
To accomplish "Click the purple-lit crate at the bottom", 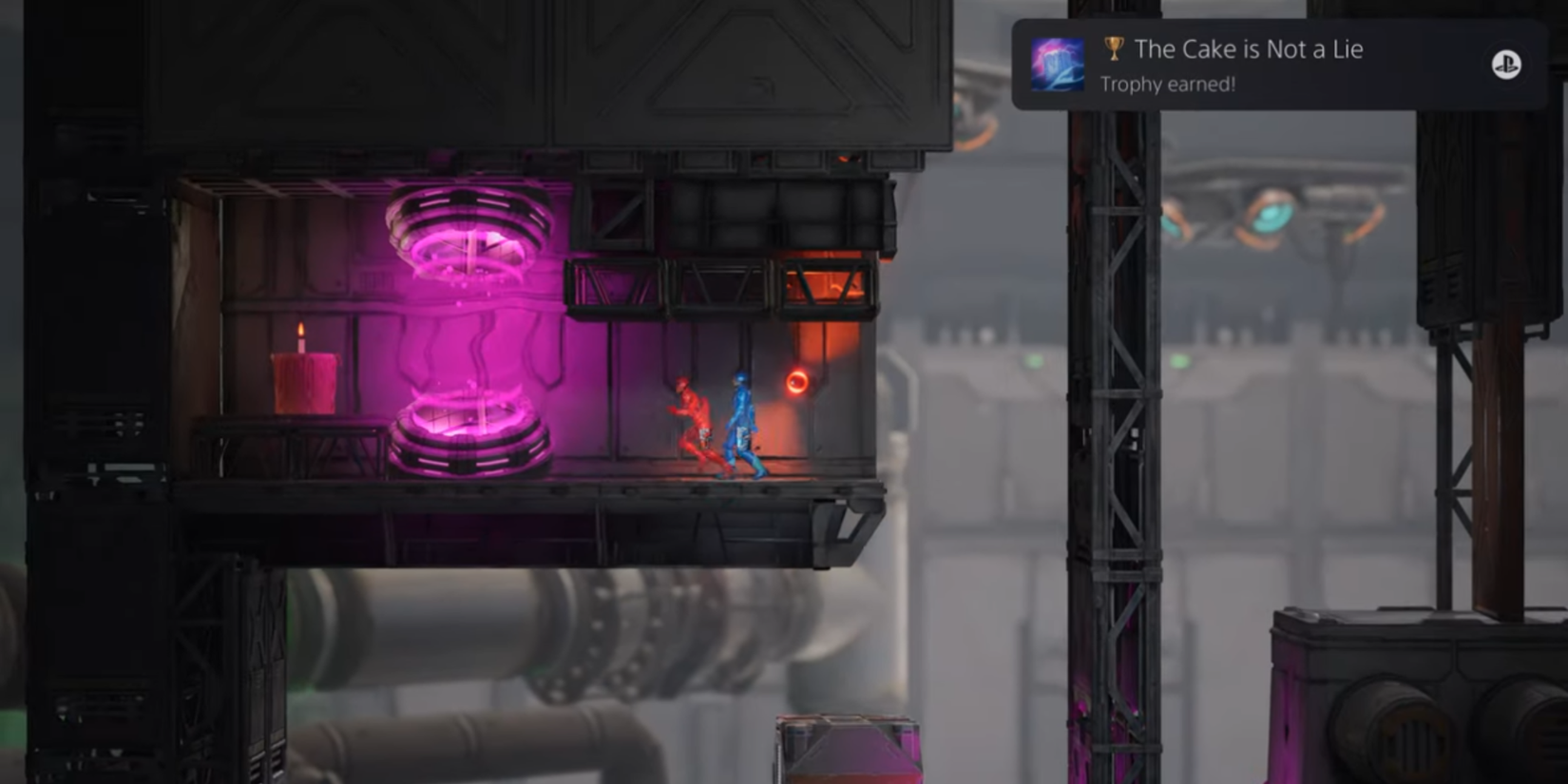I will tap(846, 751).
